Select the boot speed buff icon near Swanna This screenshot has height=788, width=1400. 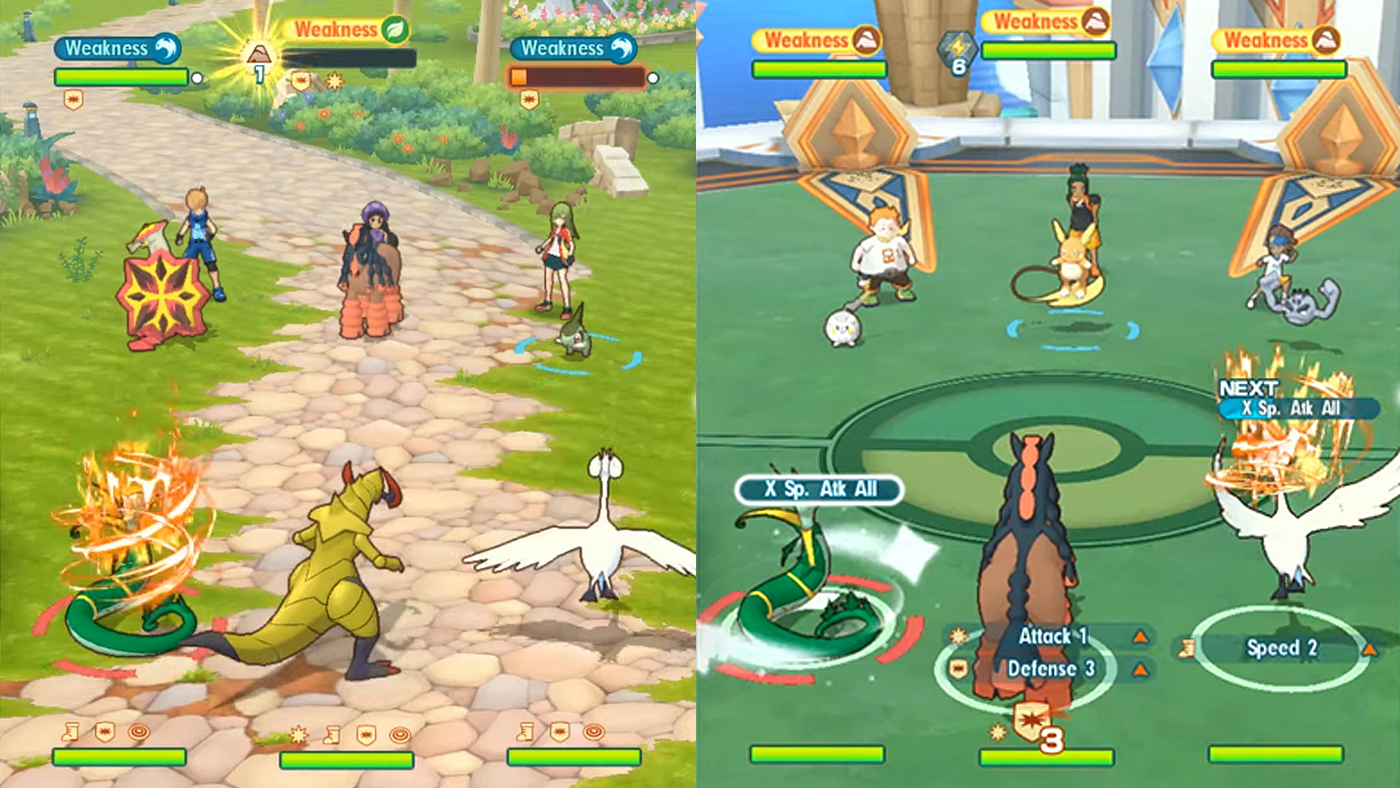pos(1188,646)
